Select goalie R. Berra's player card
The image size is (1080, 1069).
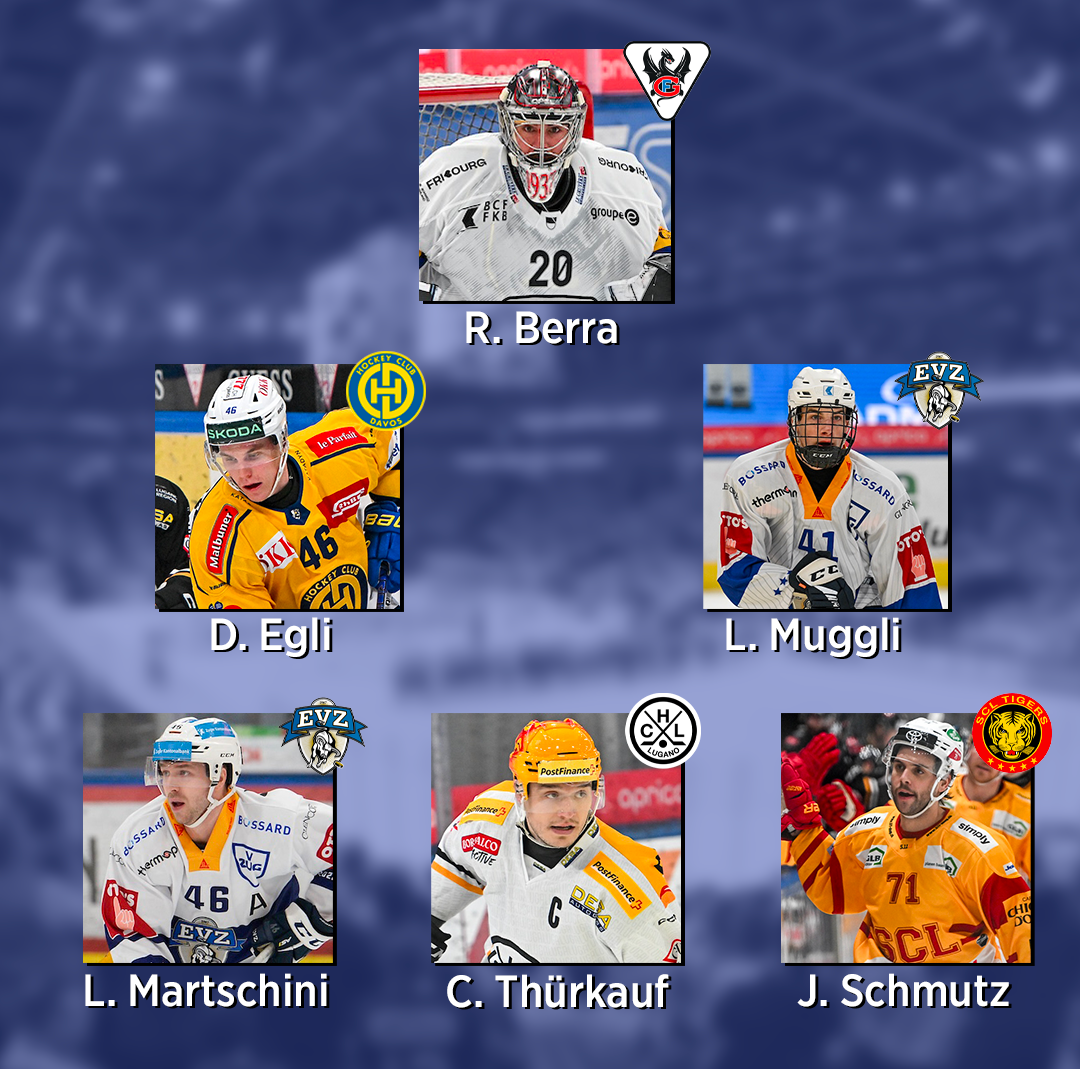pos(545,176)
